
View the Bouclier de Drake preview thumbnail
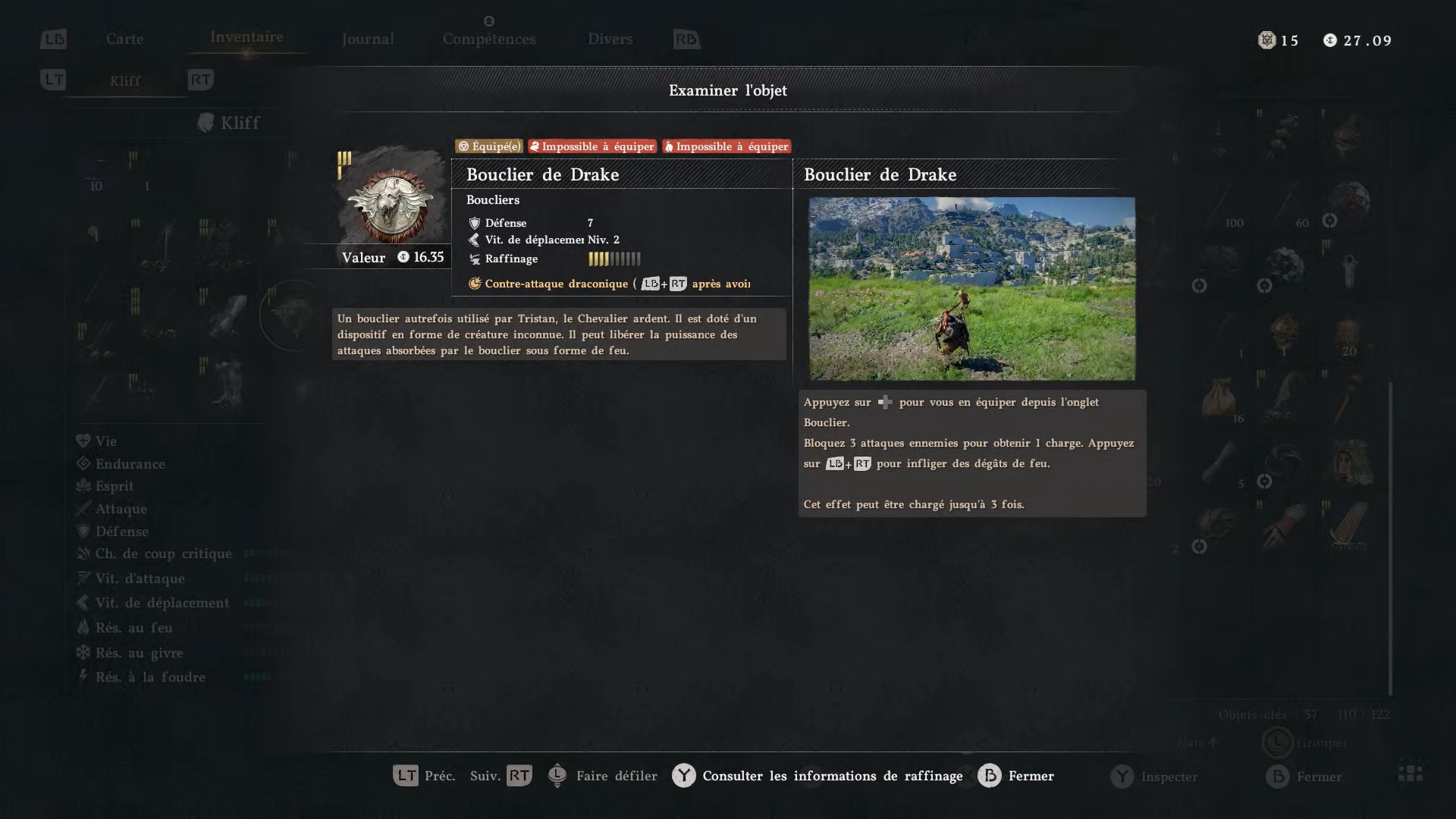tap(971, 288)
